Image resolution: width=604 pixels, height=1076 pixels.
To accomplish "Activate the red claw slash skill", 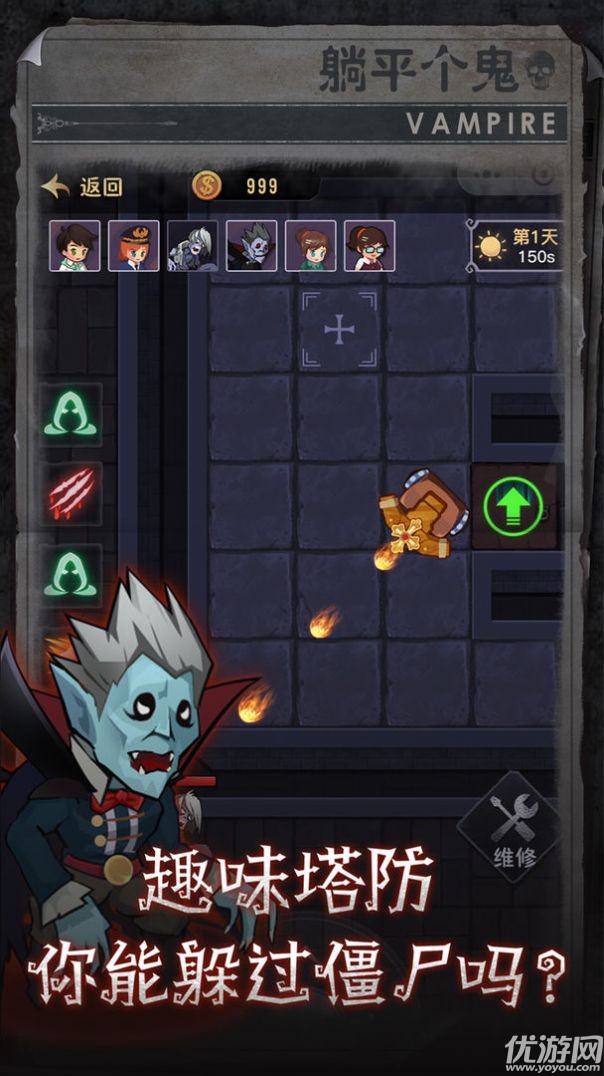I will [72, 492].
